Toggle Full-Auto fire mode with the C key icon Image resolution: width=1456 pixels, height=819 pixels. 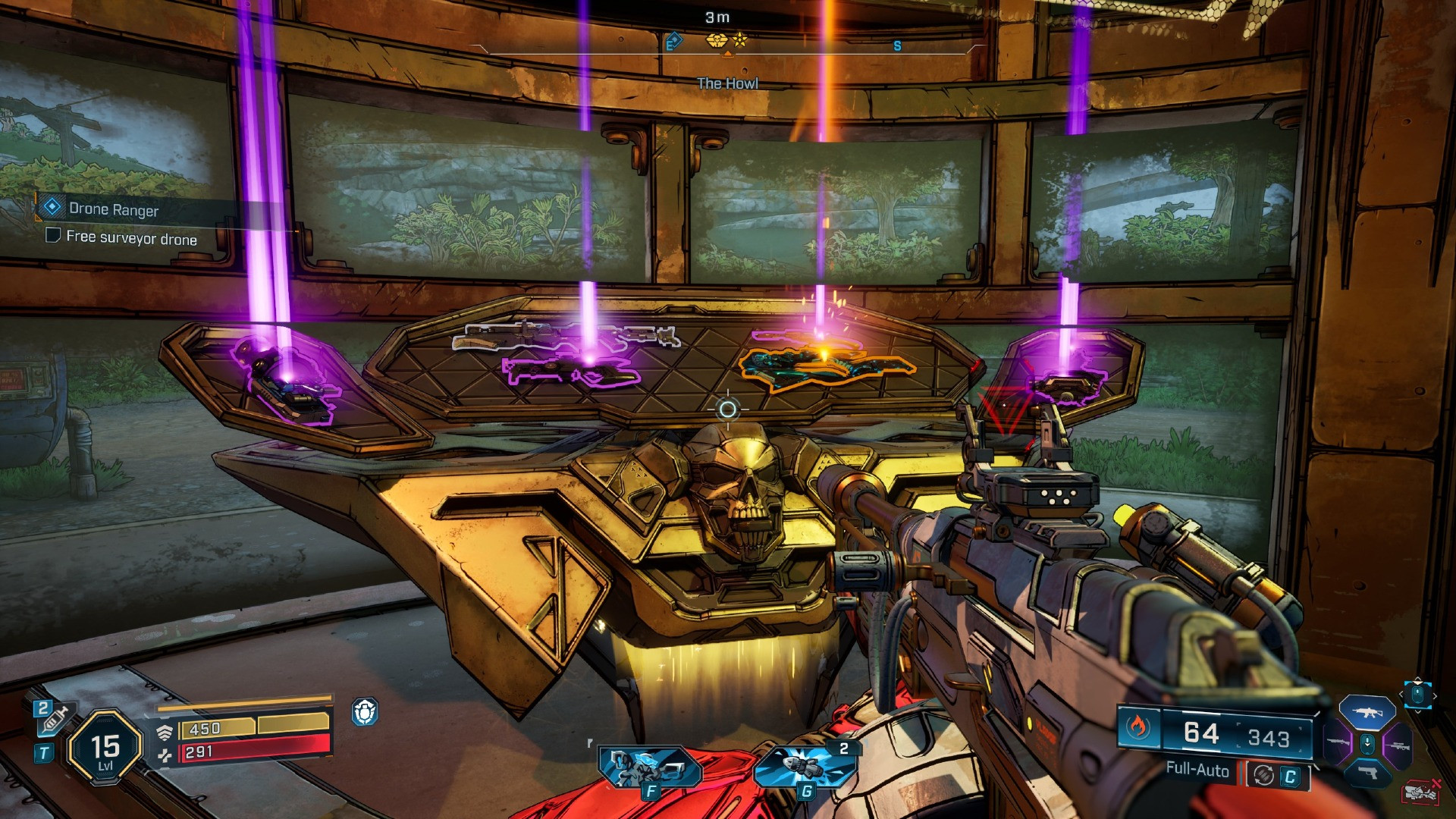point(1291,776)
